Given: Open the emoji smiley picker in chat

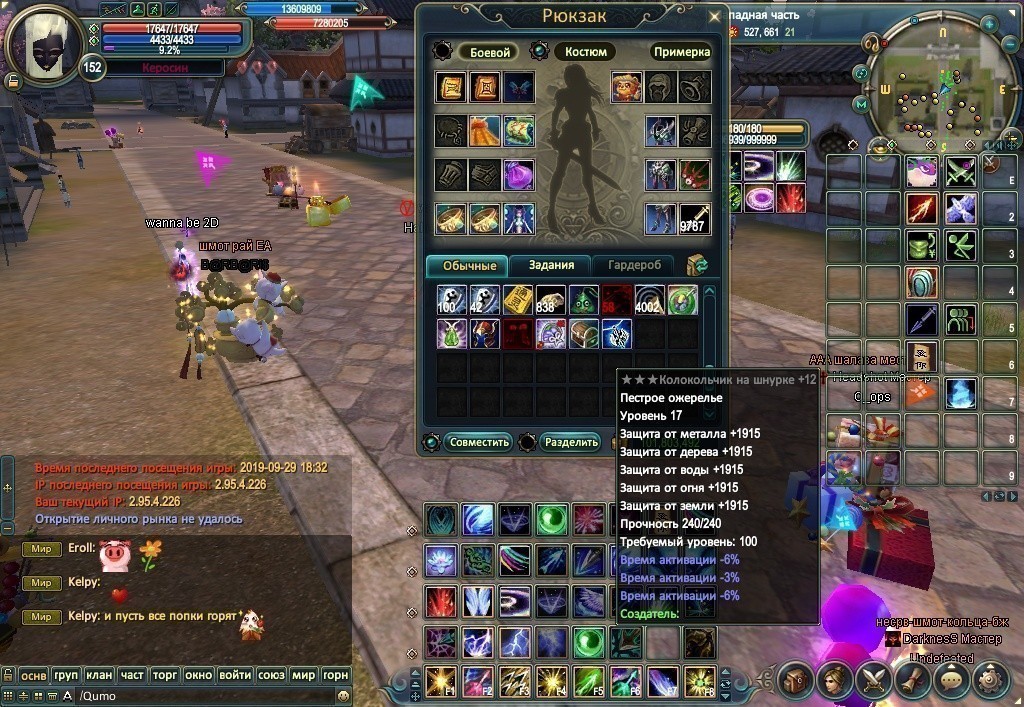Looking at the screenshot, I should (x=344, y=696).
